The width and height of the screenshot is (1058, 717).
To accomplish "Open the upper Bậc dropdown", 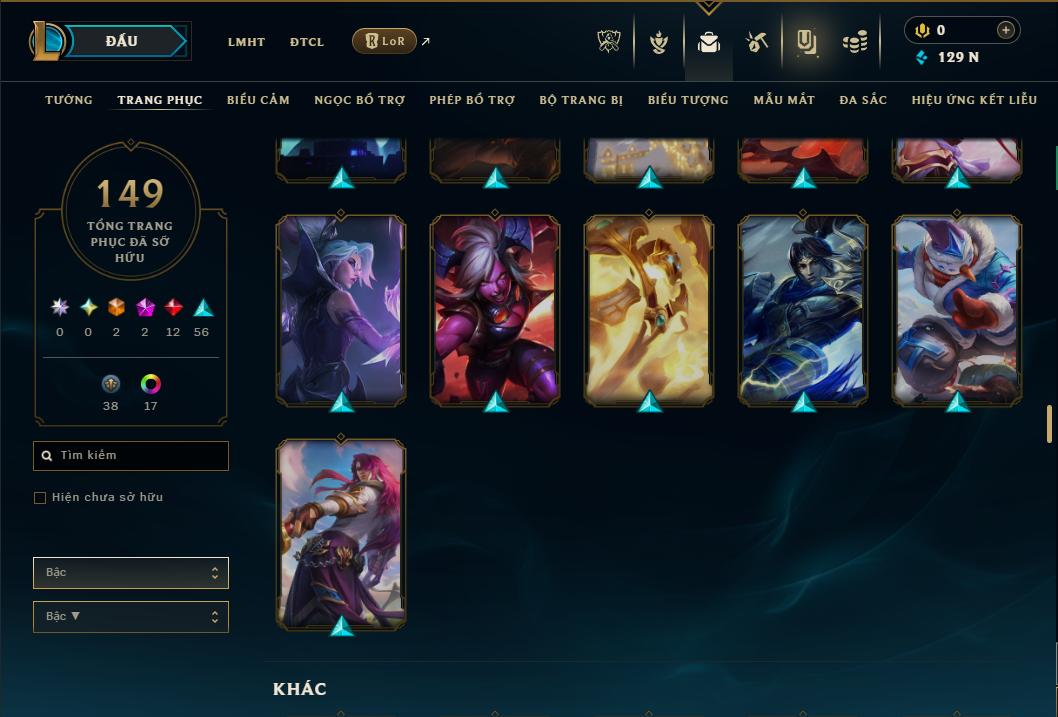I will pos(131,573).
